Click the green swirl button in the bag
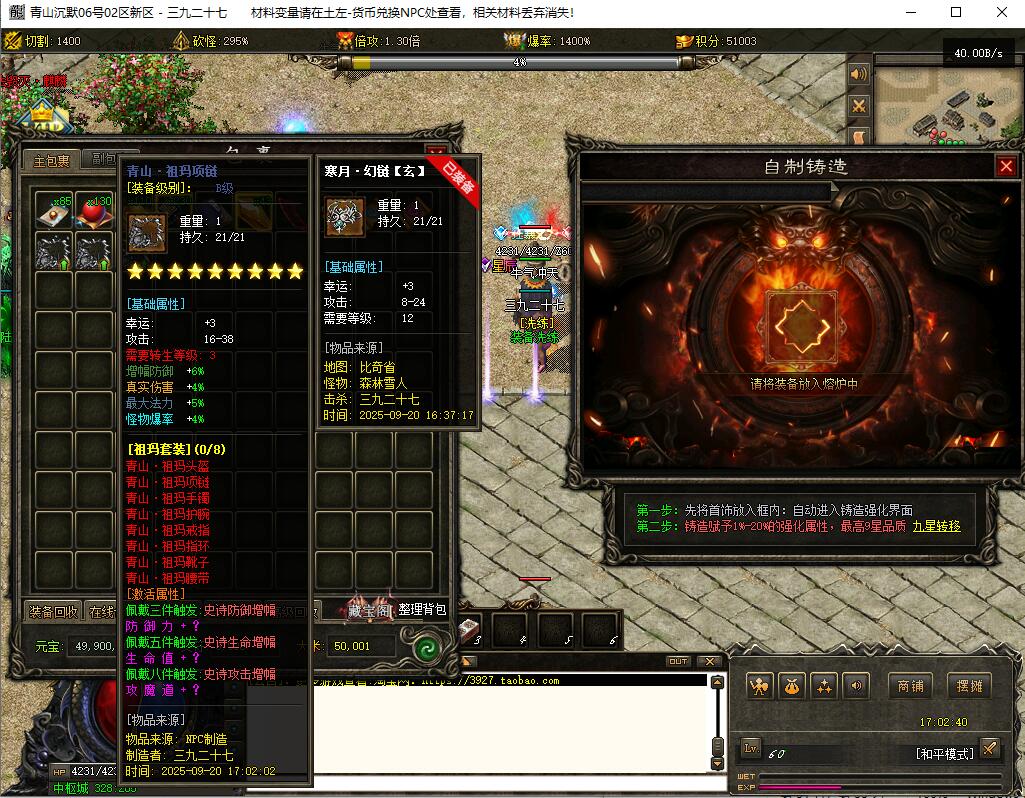1025x798 pixels. click(428, 646)
